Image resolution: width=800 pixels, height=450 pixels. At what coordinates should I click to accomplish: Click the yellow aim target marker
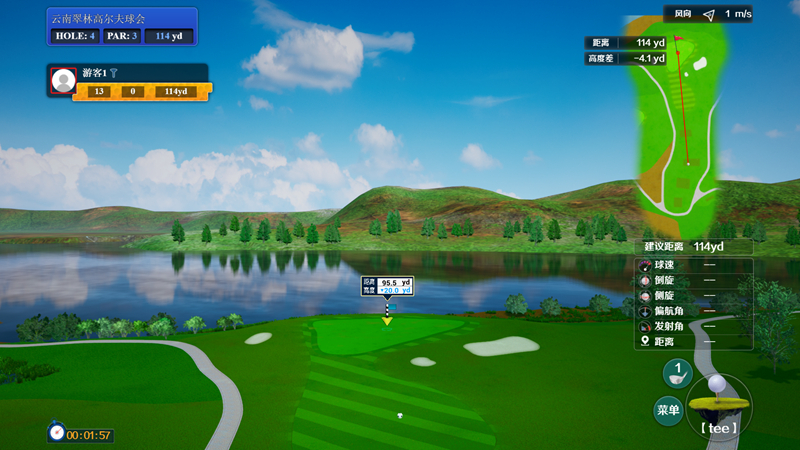(387, 320)
